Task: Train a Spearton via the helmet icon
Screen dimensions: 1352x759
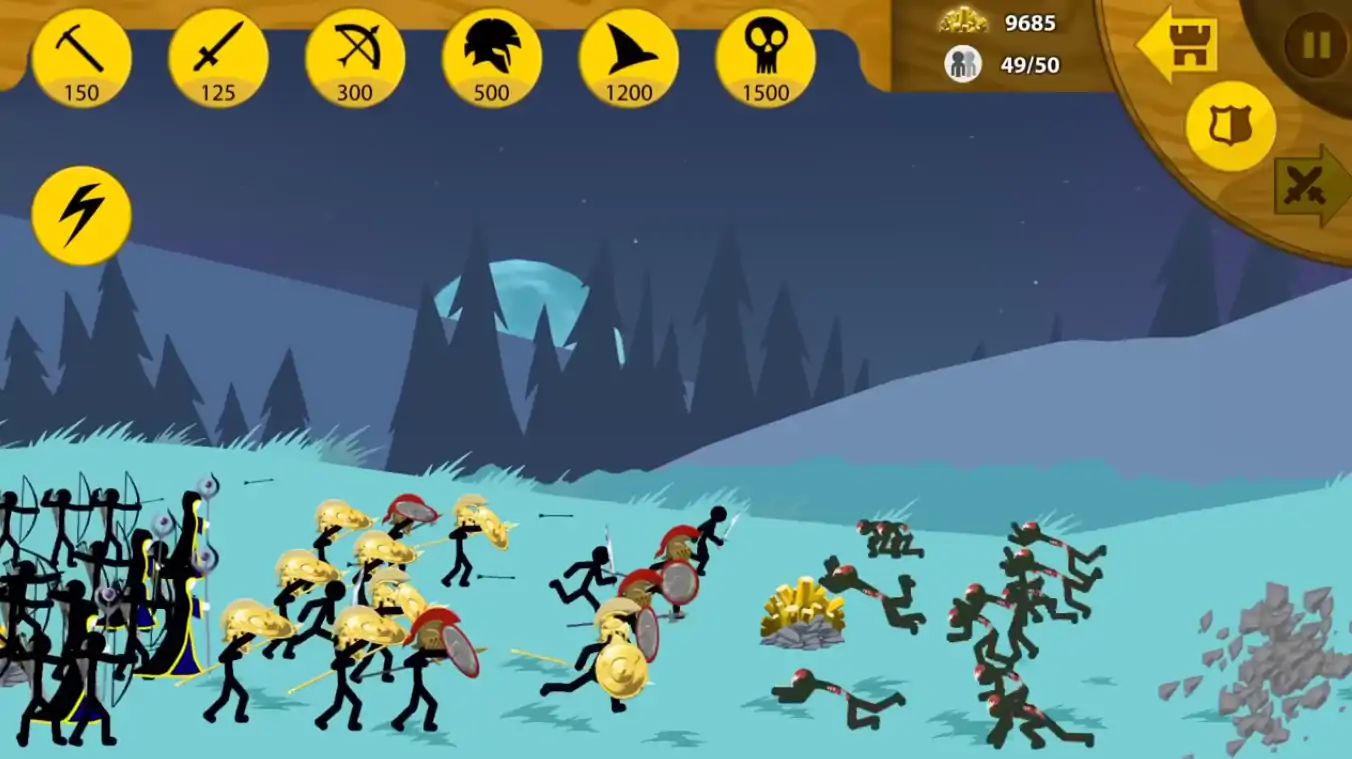Action: 492,58
